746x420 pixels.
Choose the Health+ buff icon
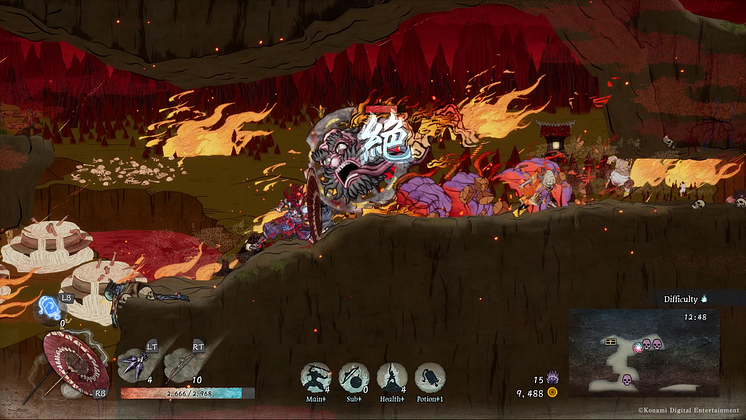tap(392, 376)
